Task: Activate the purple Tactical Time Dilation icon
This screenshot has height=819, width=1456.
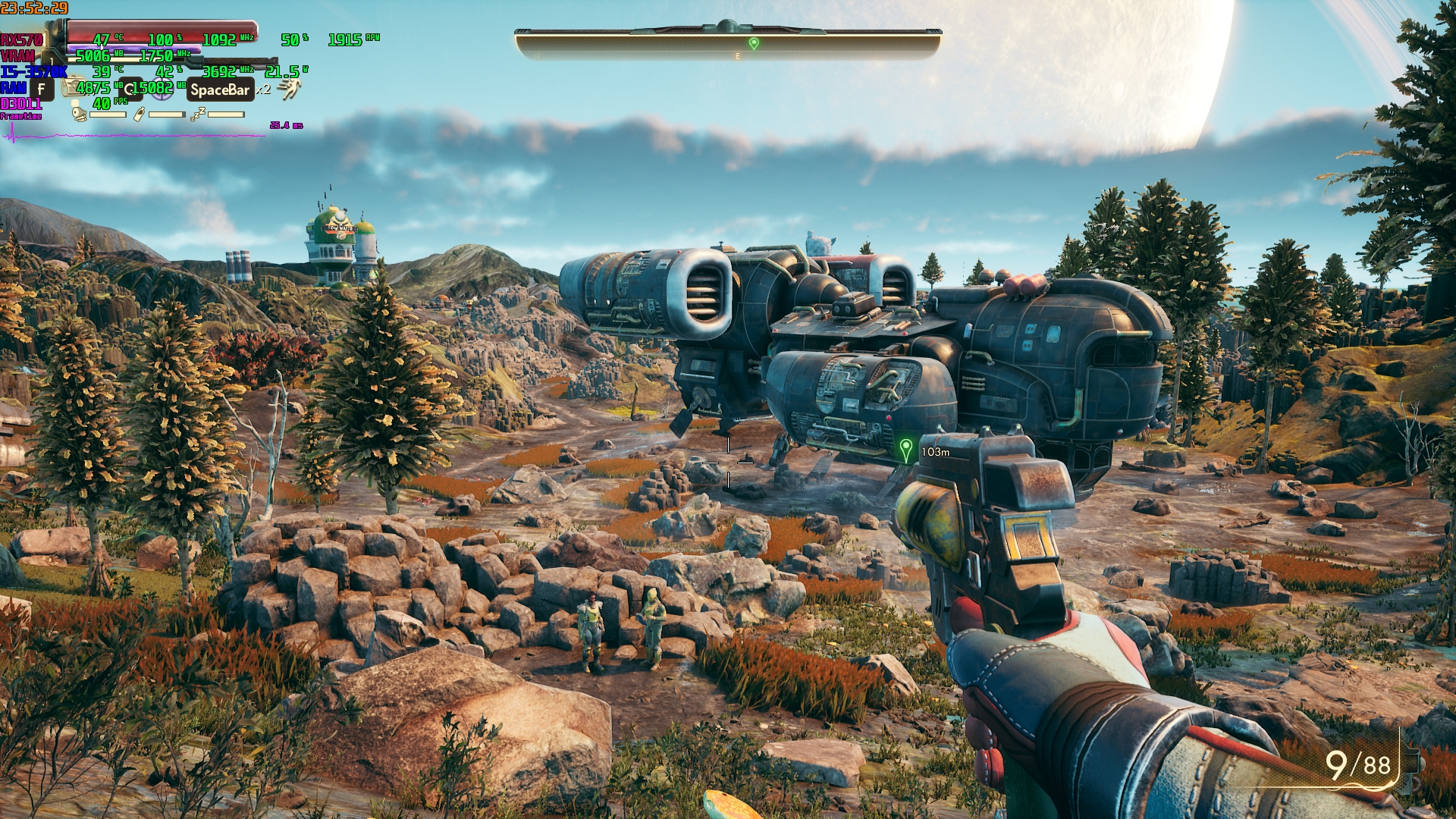Action: (161, 89)
